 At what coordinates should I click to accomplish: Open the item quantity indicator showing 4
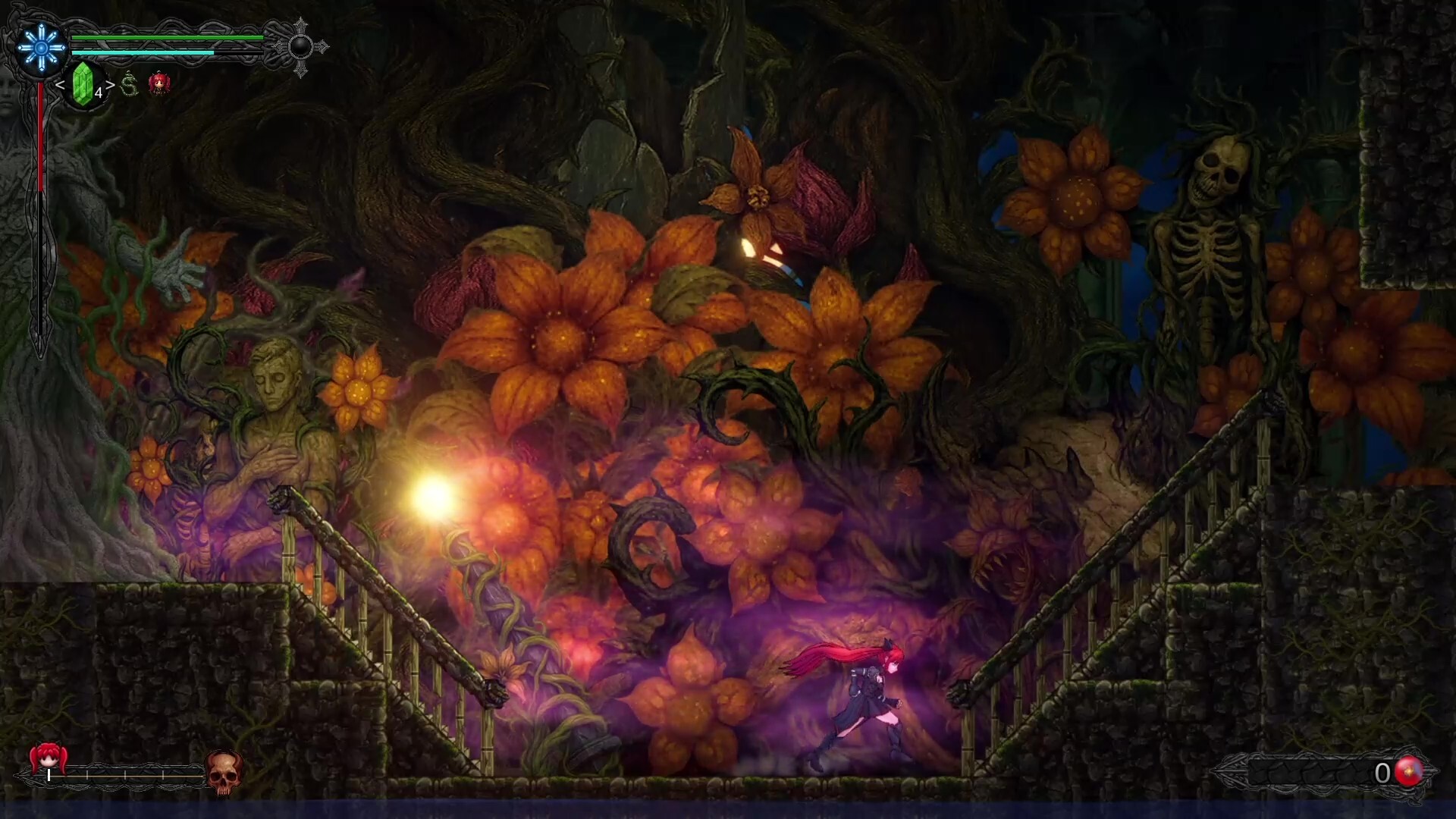pyautogui.click(x=99, y=94)
